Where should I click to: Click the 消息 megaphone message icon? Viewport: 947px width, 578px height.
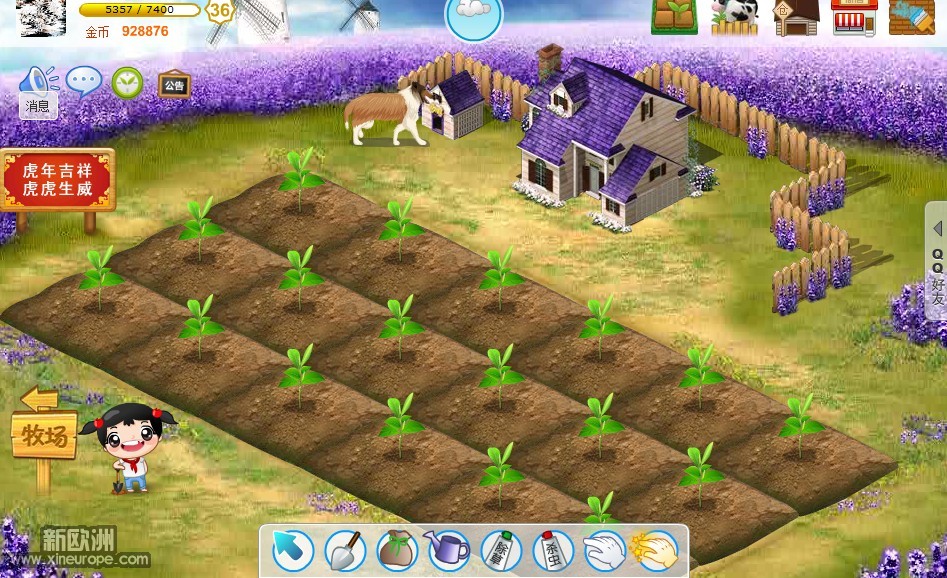[39, 86]
